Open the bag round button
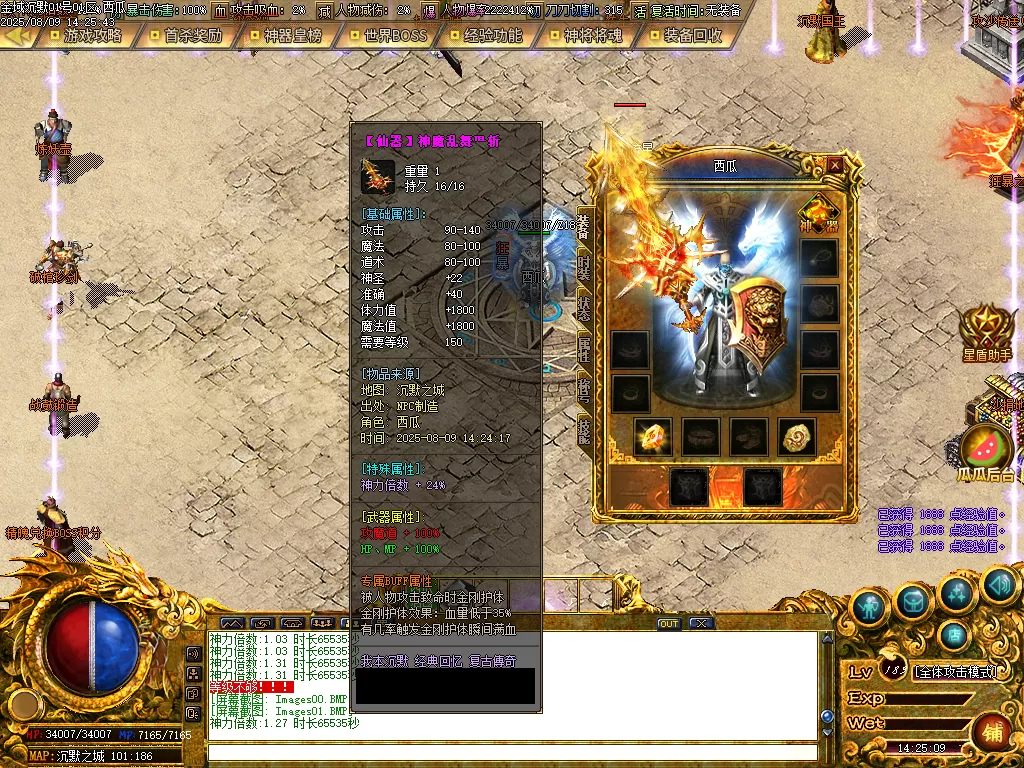Image resolution: width=1024 pixels, height=768 pixels. [913, 600]
